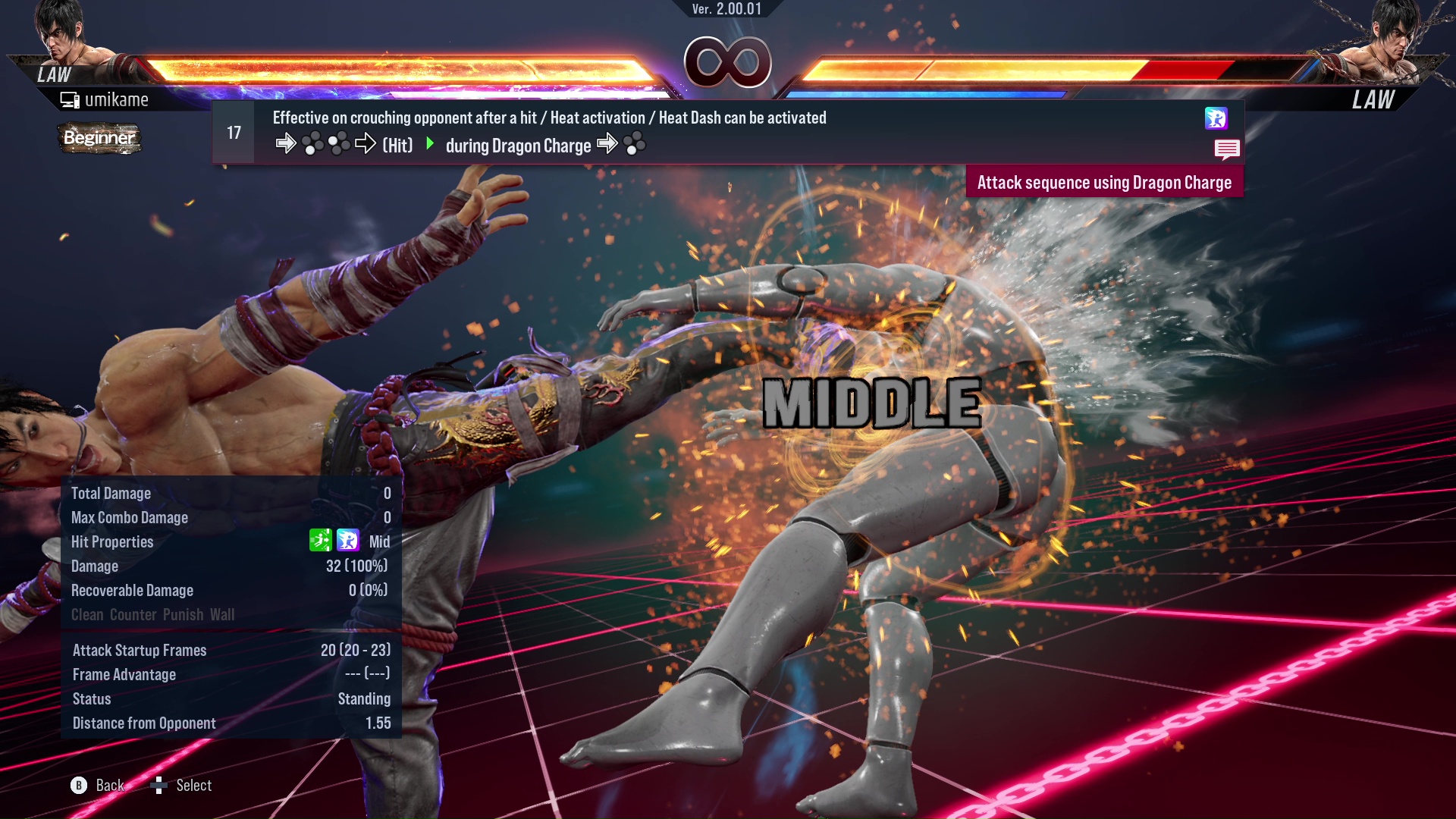The height and width of the screenshot is (819, 1456).
Task: Click the Heat activation icon beside the command list
Action: [x=1216, y=119]
